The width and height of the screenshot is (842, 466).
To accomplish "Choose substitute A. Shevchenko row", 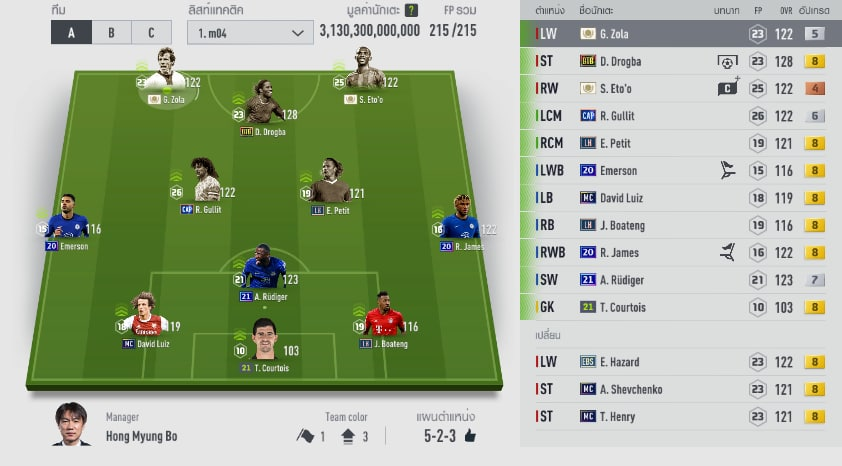I will pyautogui.click(x=680, y=389).
